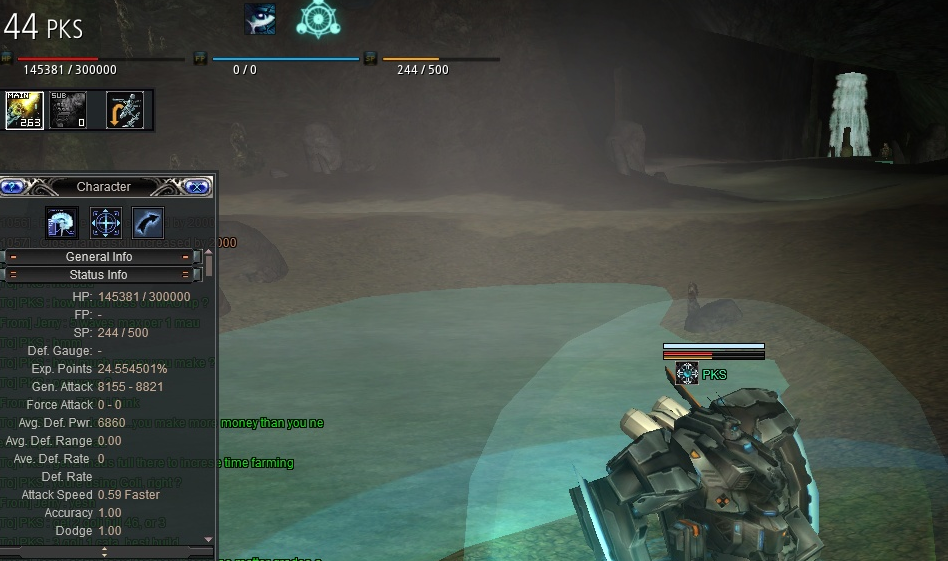948x561 pixels.
Task: Click the eye buff icon at top
Action: click(260, 19)
